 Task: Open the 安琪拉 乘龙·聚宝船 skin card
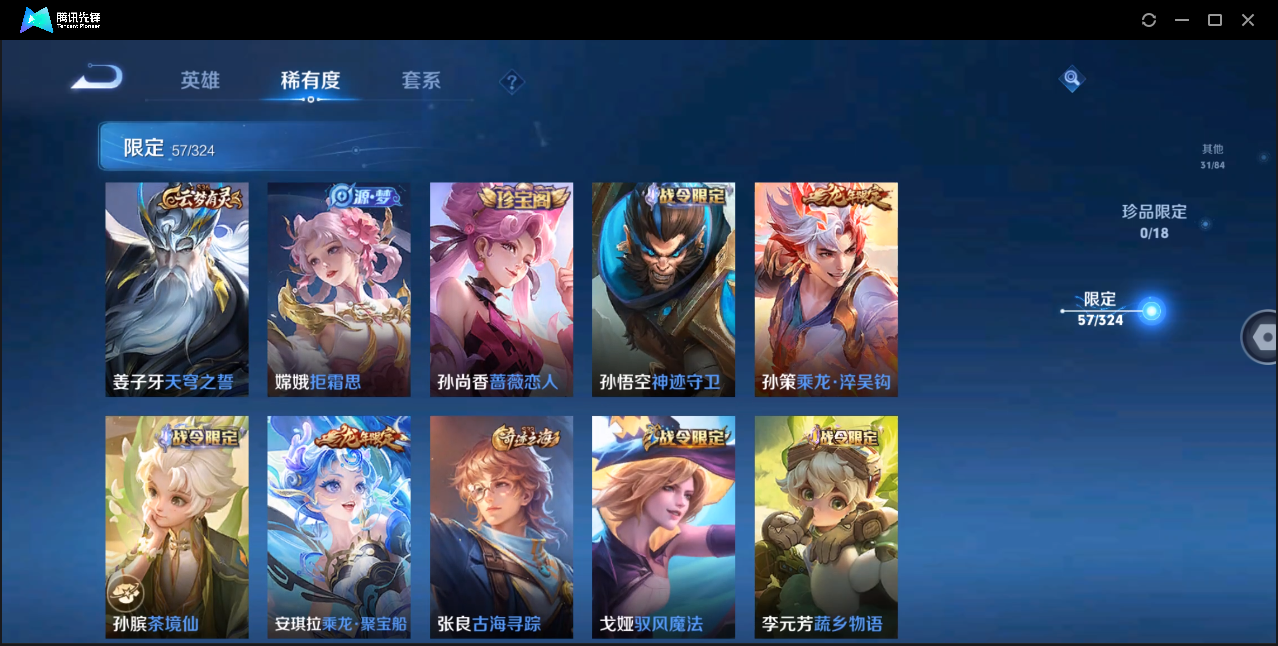tap(339, 527)
